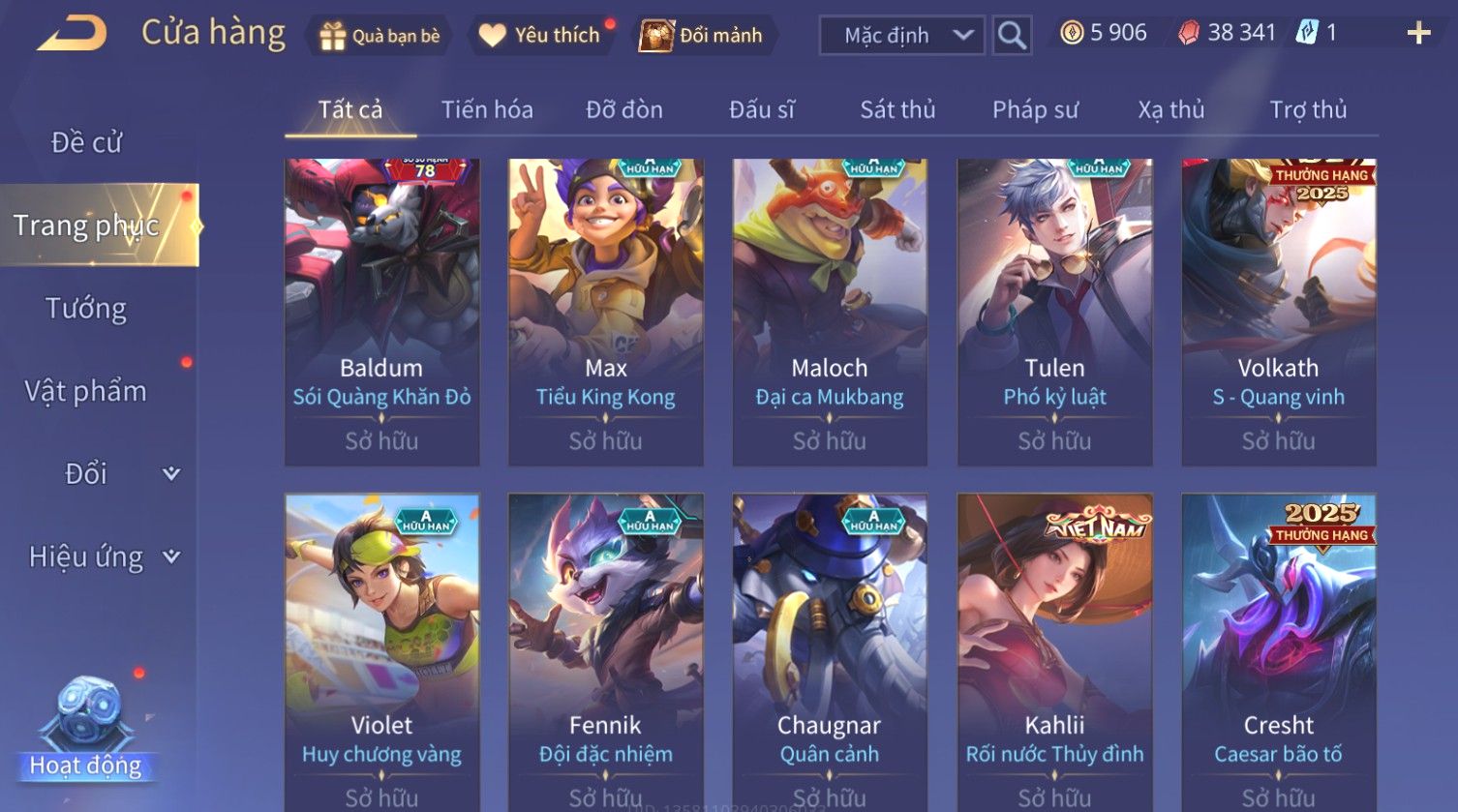
Task: Add currency with the plus button
Action: (1418, 34)
